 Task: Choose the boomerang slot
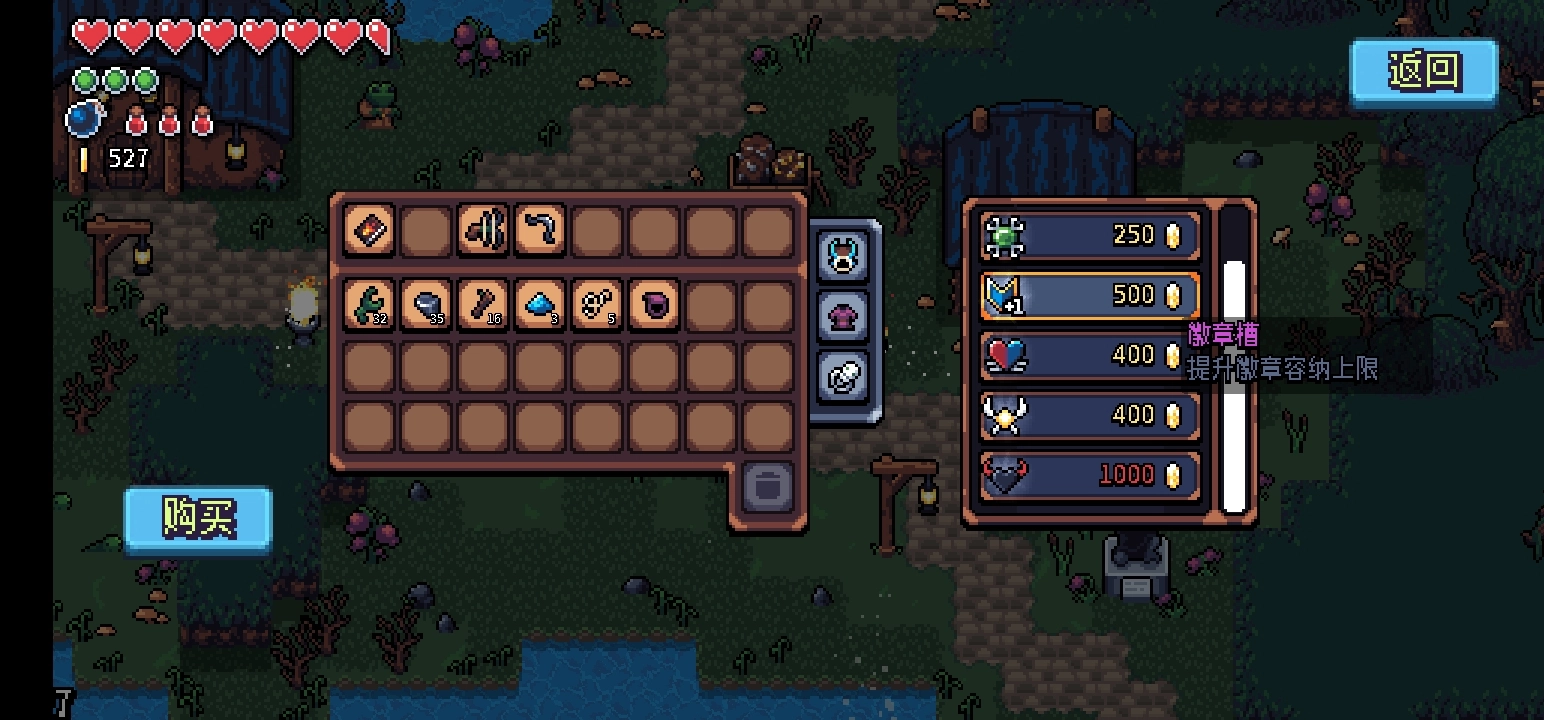tap(540, 231)
